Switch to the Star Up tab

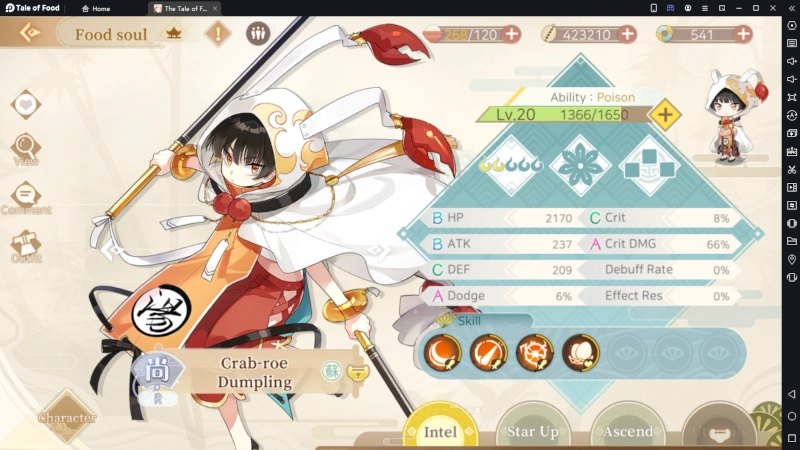pos(534,431)
